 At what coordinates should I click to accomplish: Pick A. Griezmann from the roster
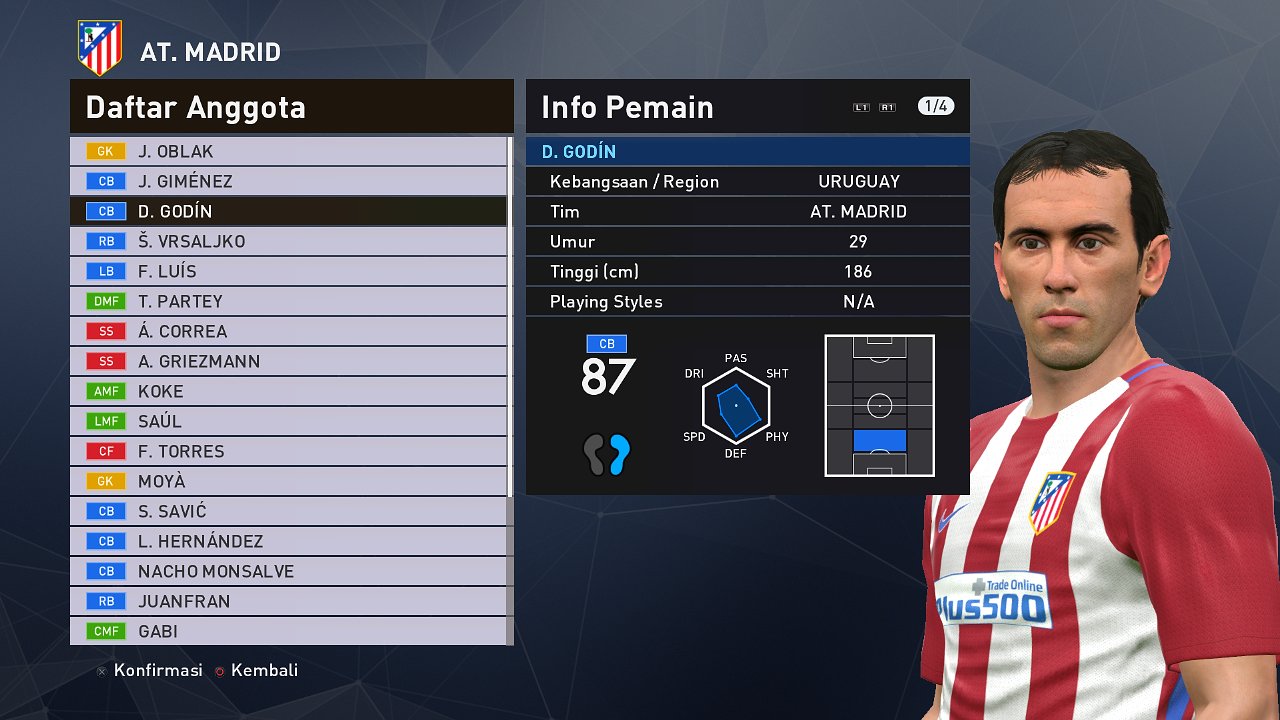point(288,361)
